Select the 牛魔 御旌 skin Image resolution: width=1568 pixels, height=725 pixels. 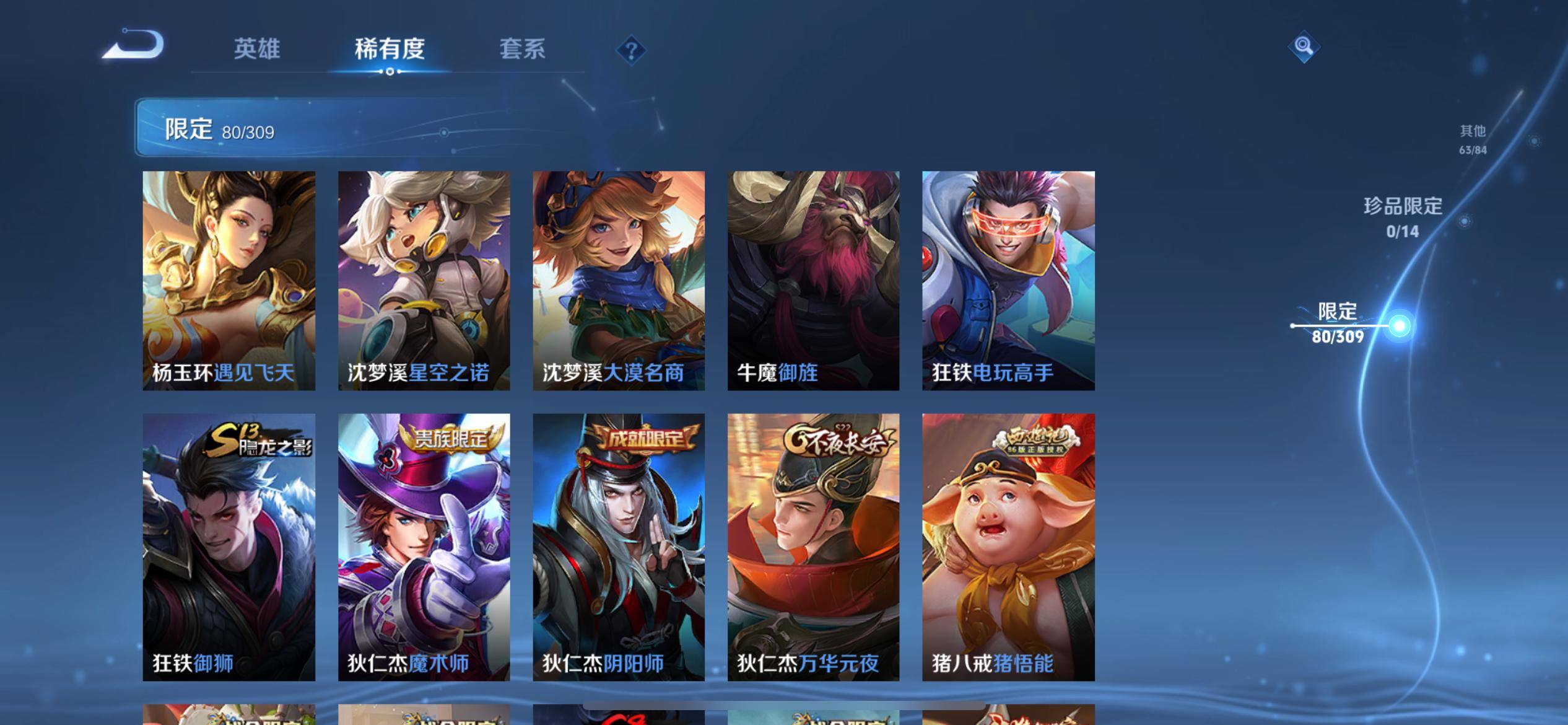[813, 280]
